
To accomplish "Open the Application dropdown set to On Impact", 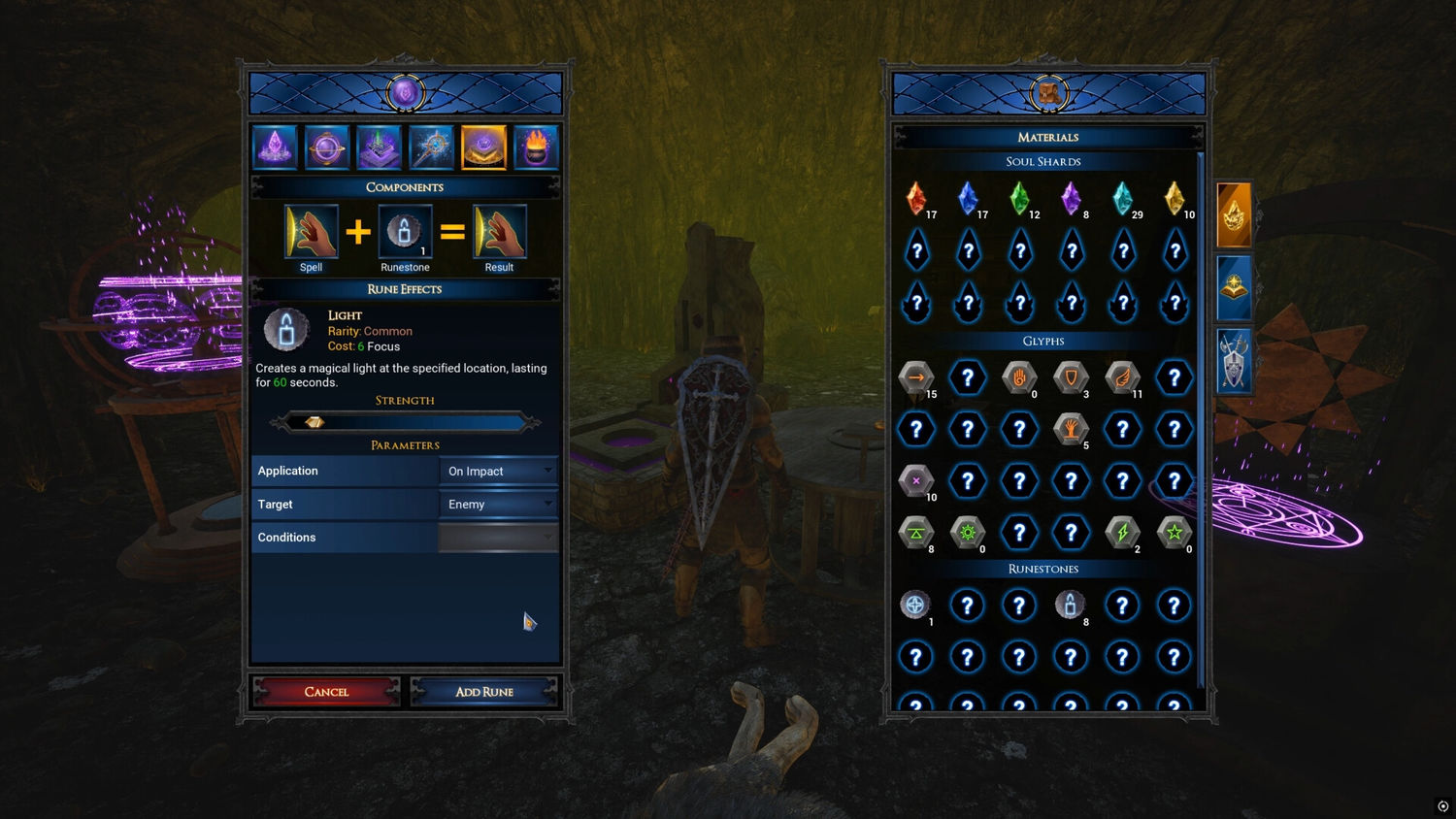I will tap(498, 472).
